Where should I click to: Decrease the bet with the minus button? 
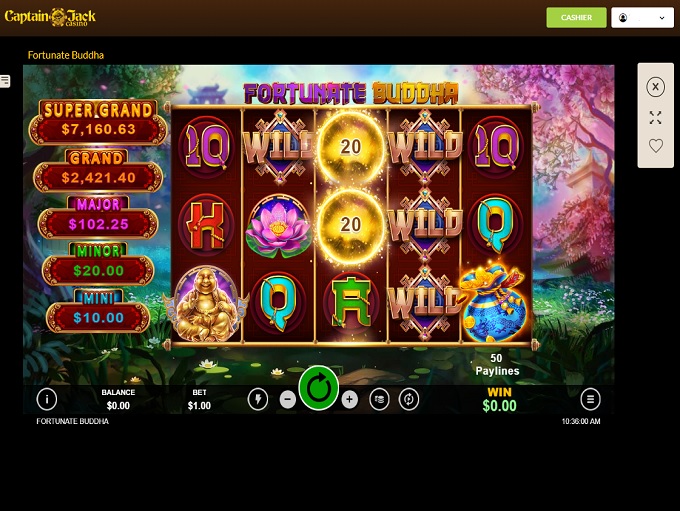(x=288, y=399)
